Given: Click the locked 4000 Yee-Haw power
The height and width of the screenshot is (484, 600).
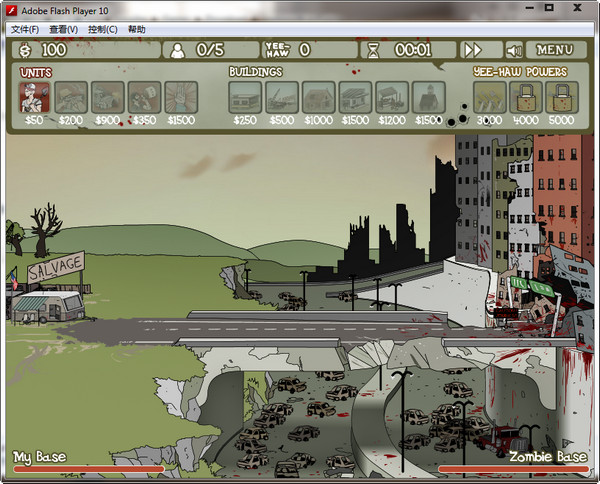Looking at the screenshot, I should (525, 96).
